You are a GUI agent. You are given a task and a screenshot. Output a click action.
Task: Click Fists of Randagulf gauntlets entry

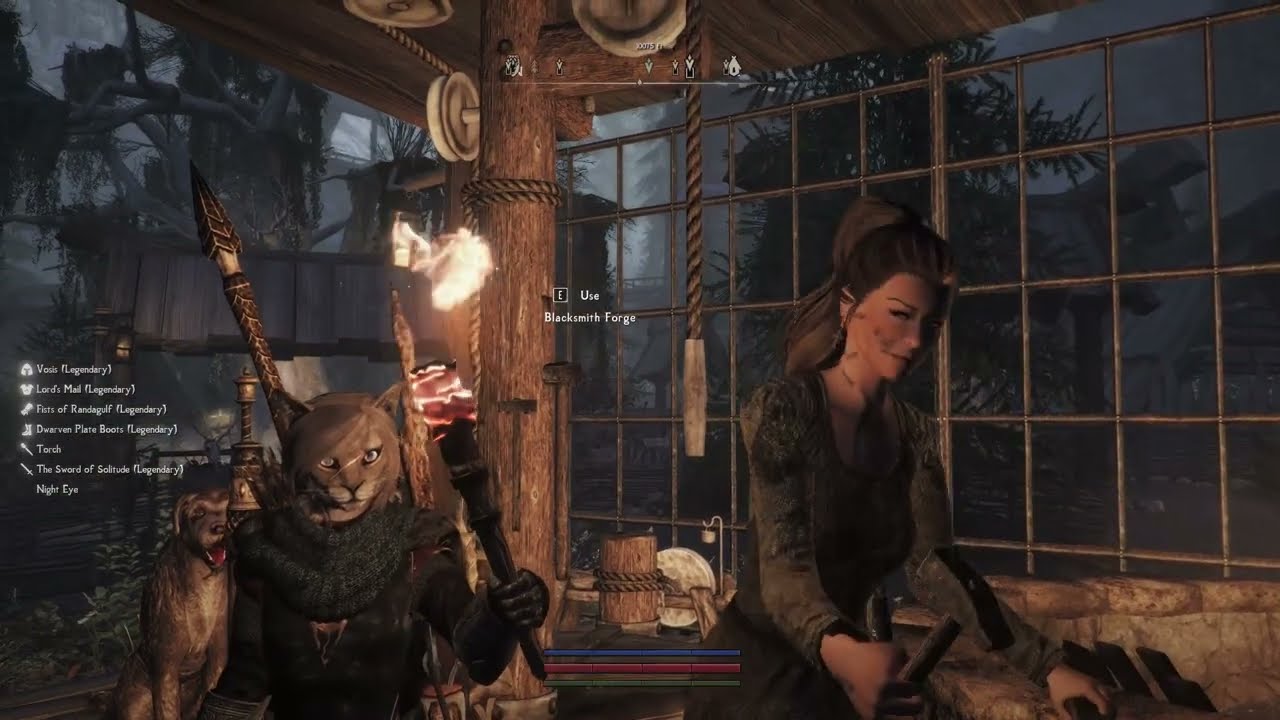point(100,409)
